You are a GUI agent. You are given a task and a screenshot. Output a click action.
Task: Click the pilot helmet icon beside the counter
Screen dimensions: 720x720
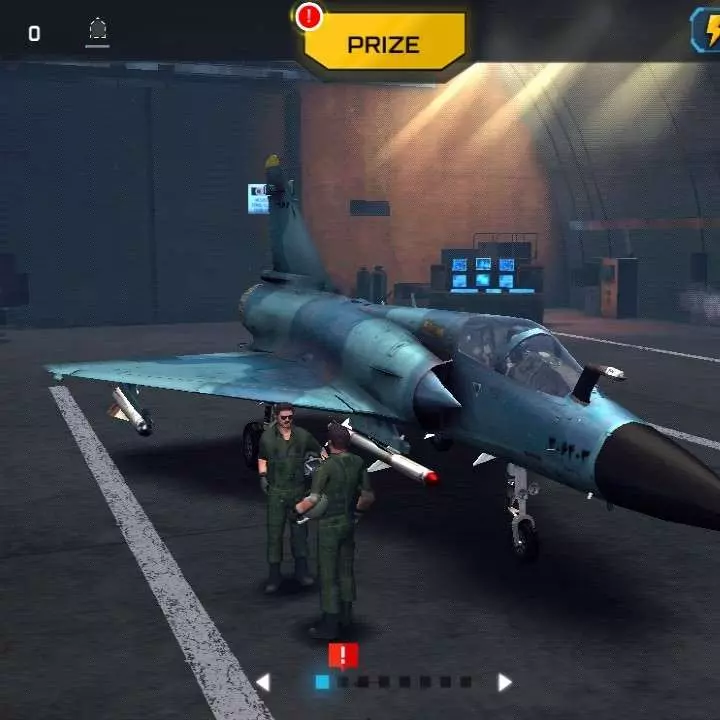pyautogui.click(x=97, y=31)
